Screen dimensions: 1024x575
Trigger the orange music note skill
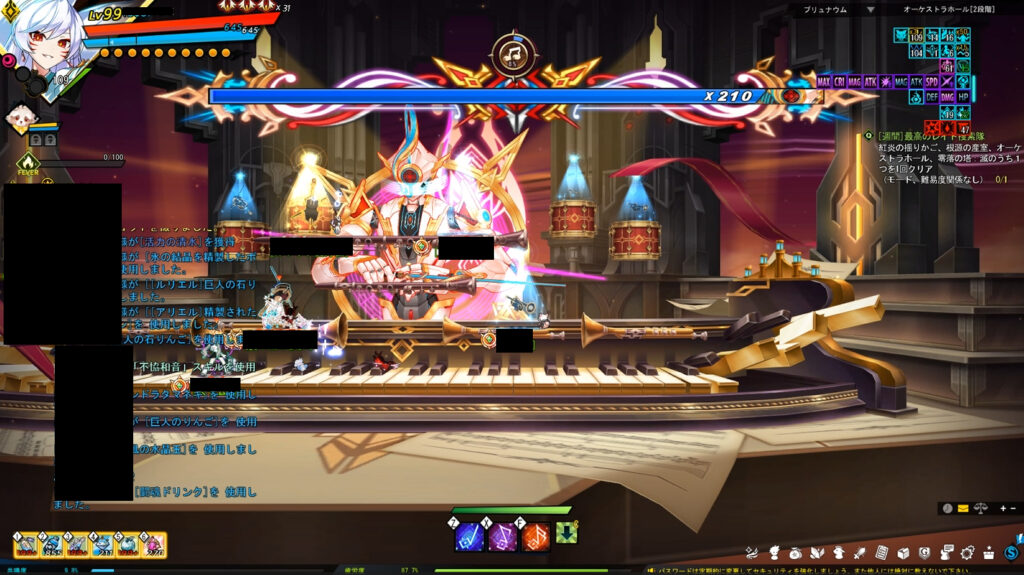(536, 537)
